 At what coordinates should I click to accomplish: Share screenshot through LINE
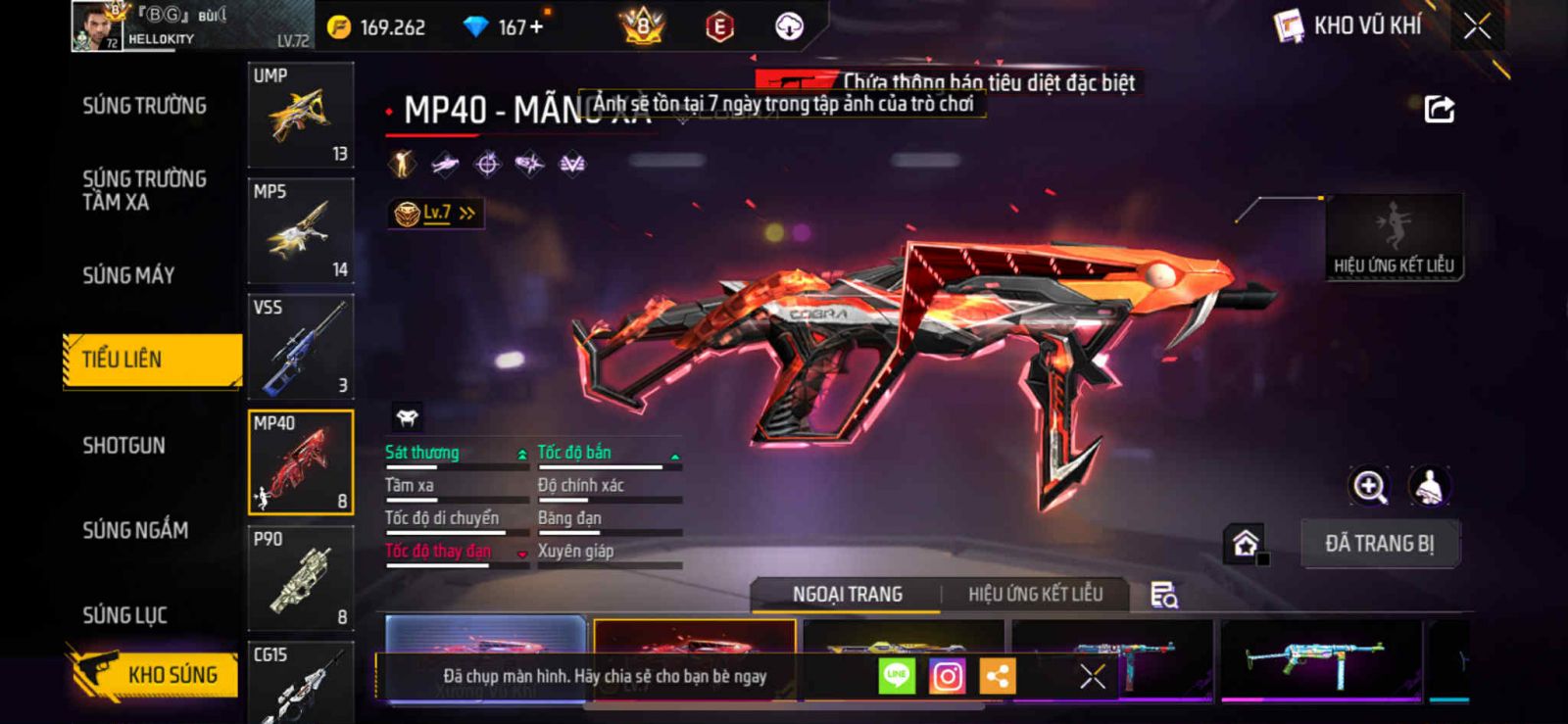(x=896, y=676)
